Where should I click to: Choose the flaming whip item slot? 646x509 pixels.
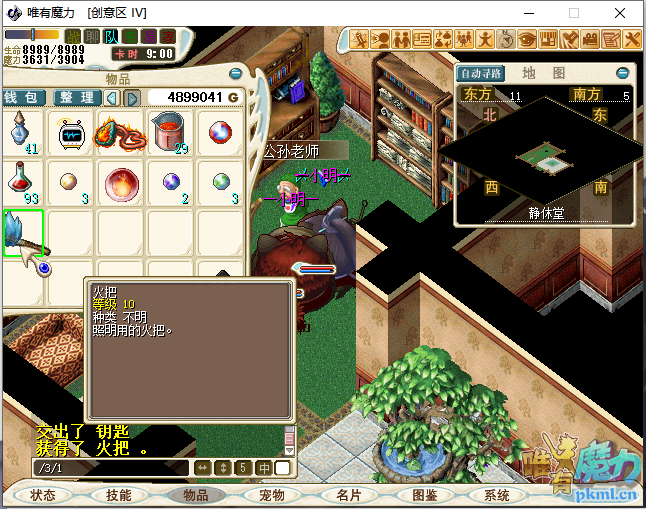pos(121,133)
